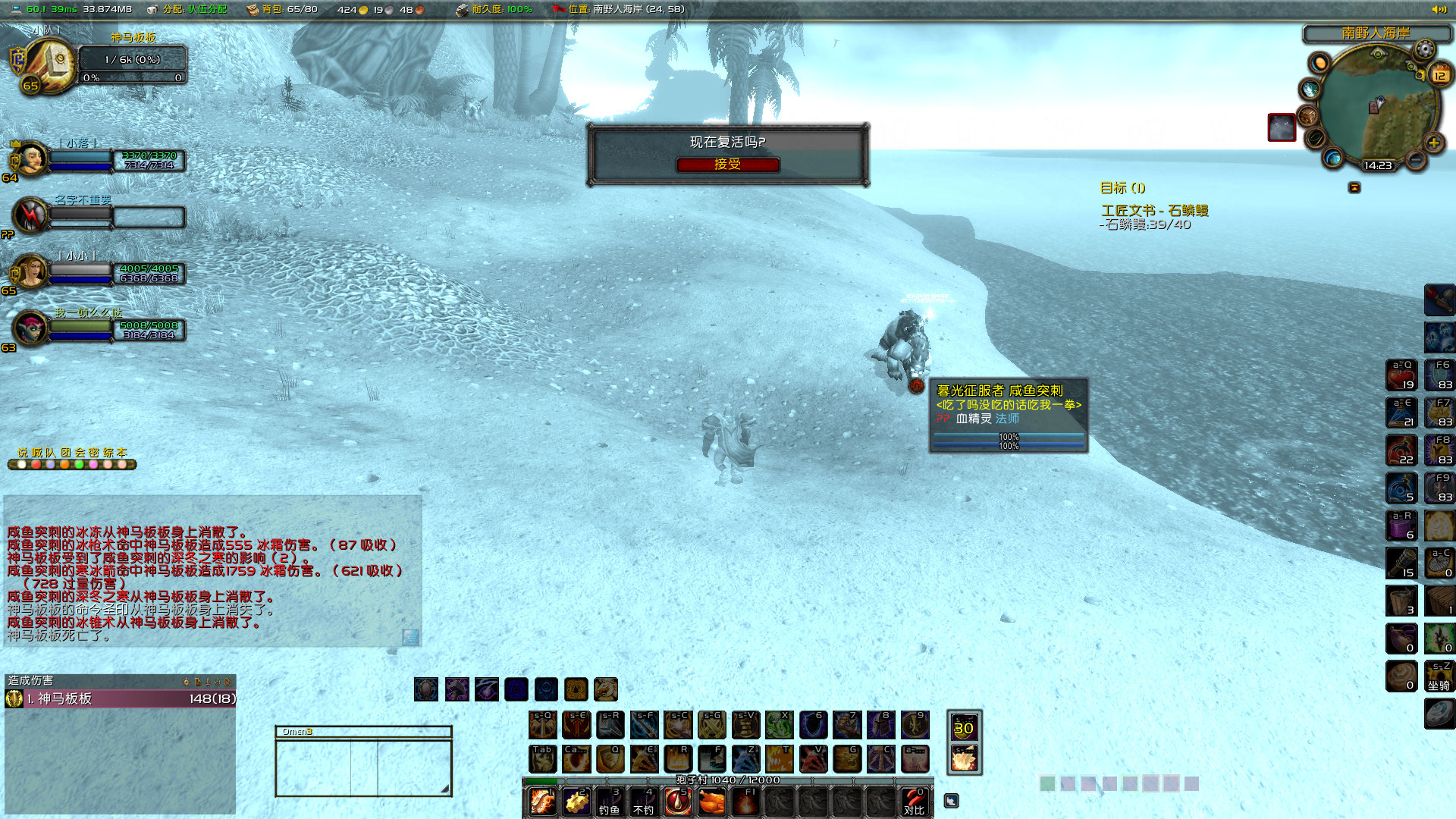Screen dimensions: 1456x819
Task: Toggle the orange tracking button on minimap
Action: [x=1318, y=64]
